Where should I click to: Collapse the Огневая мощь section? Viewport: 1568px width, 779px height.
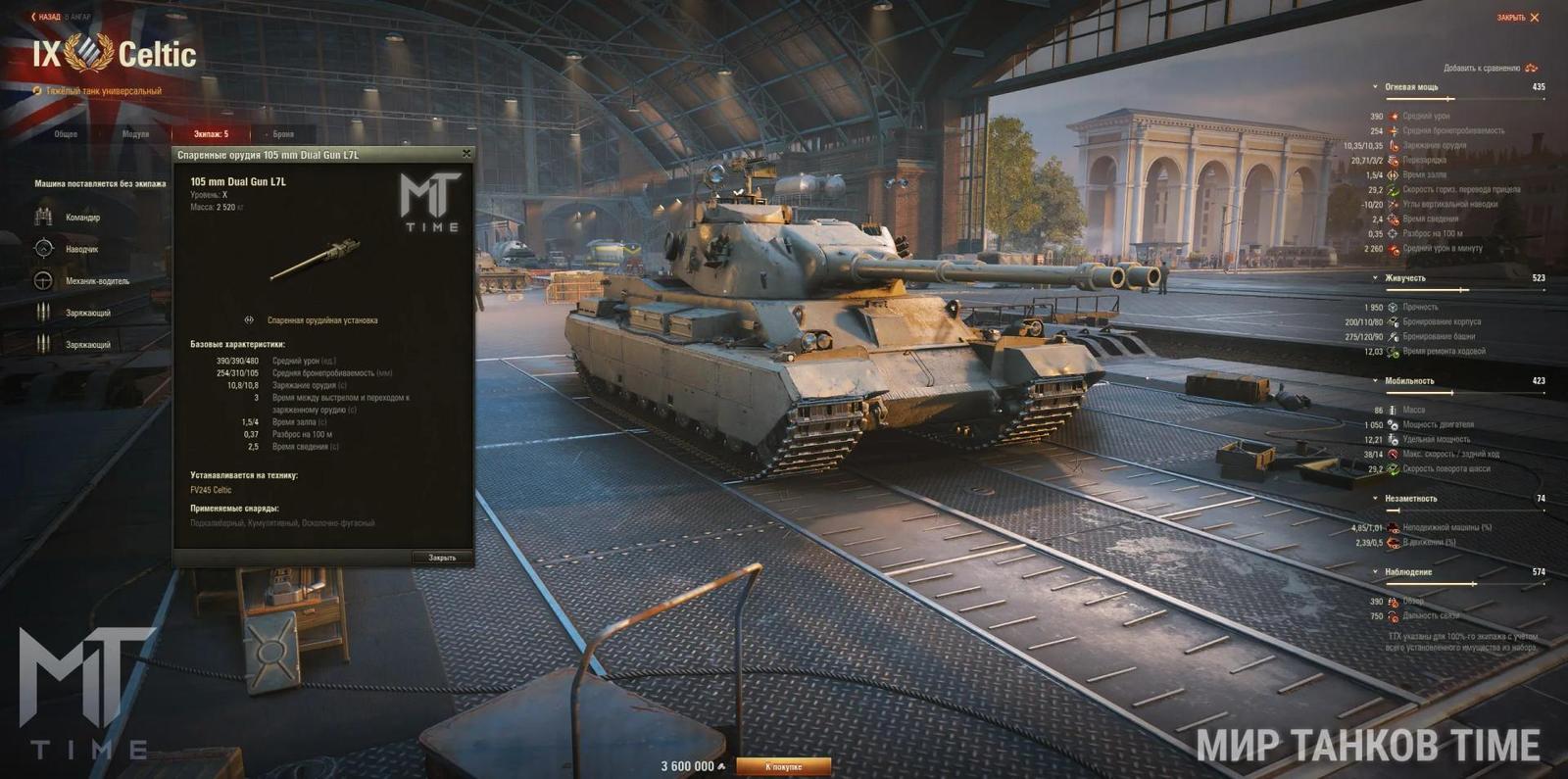click(1373, 86)
